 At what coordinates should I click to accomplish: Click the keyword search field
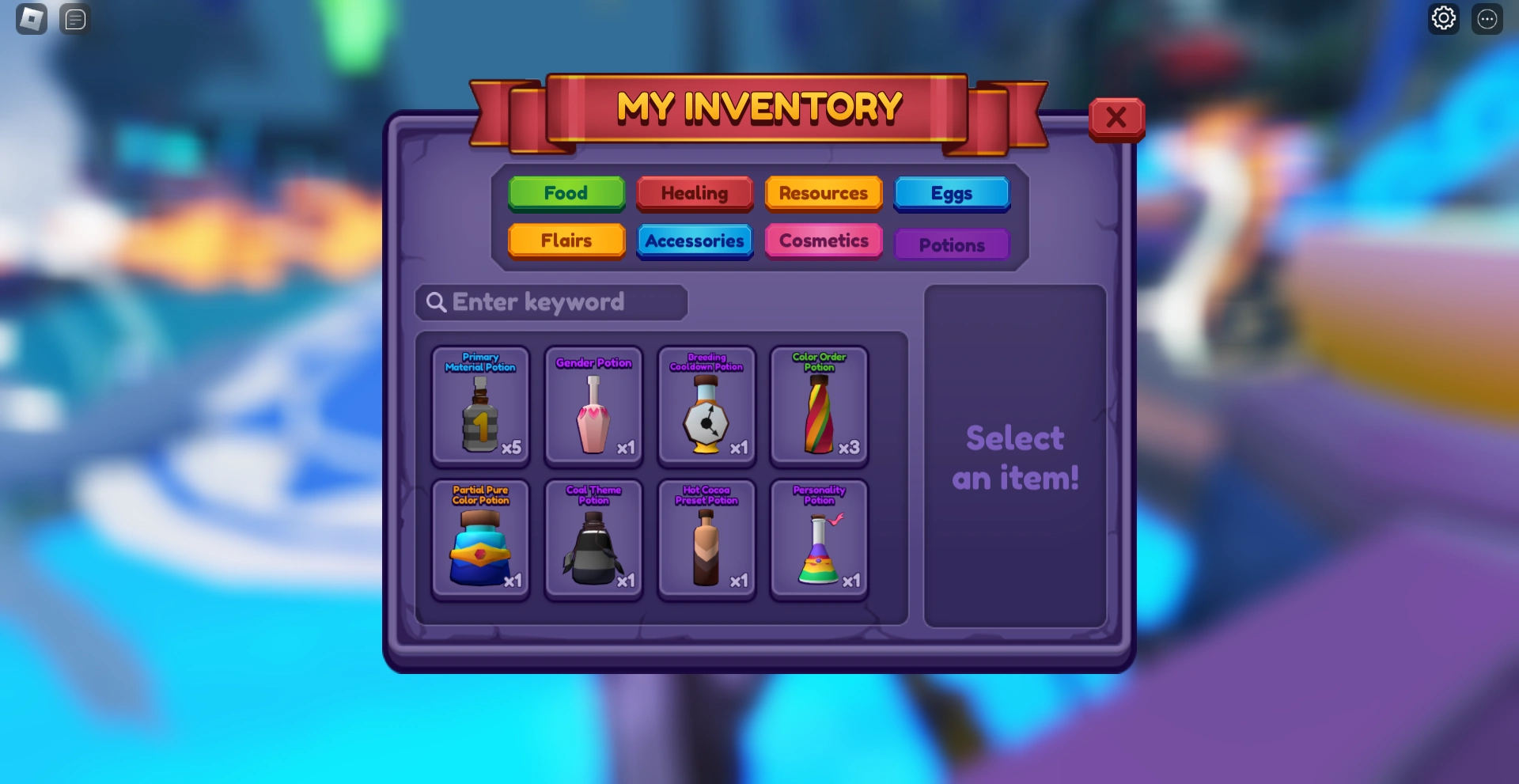click(551, 302)
